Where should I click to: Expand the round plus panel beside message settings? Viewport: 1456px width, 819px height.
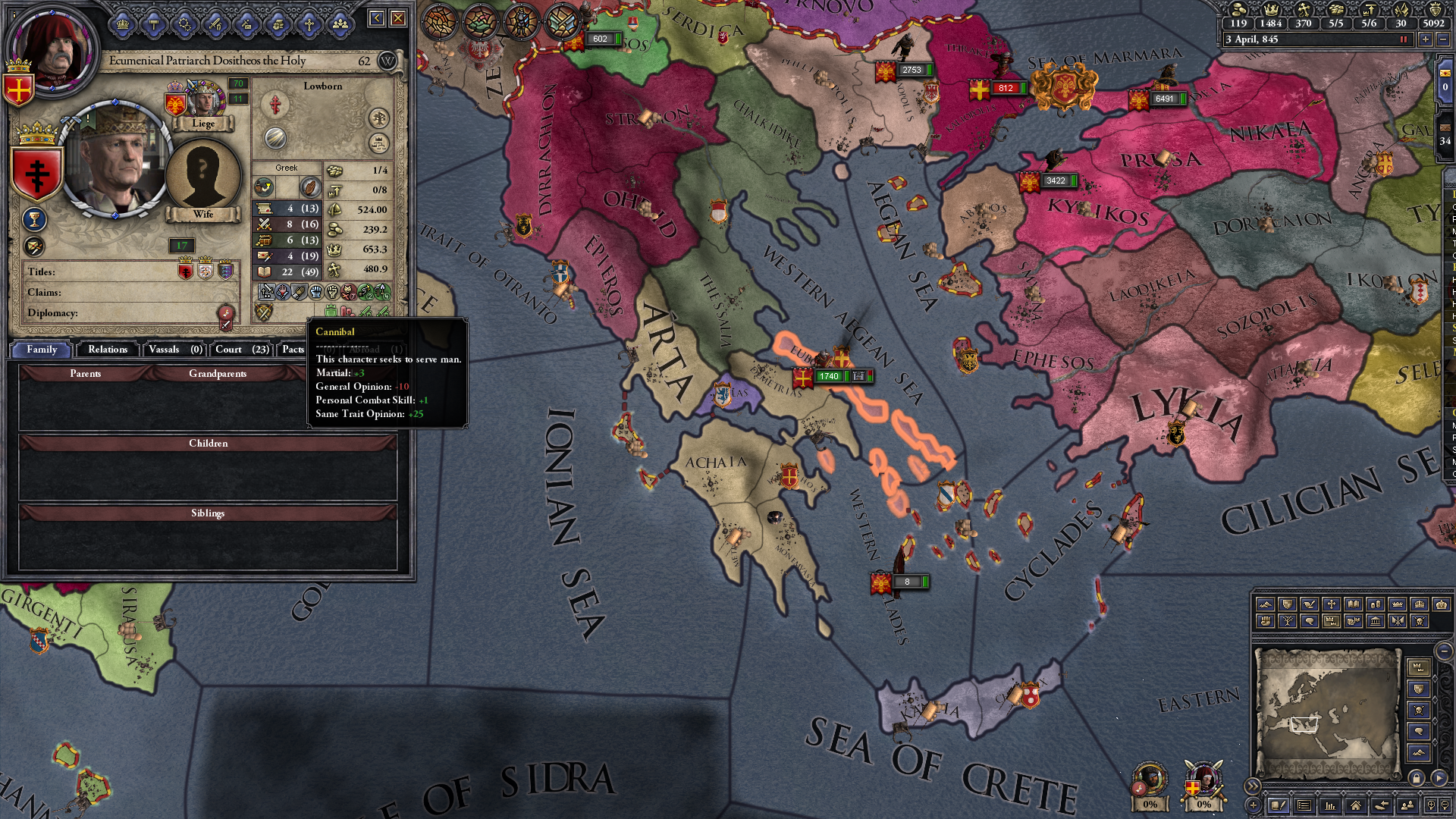(x=1253, y=805)
